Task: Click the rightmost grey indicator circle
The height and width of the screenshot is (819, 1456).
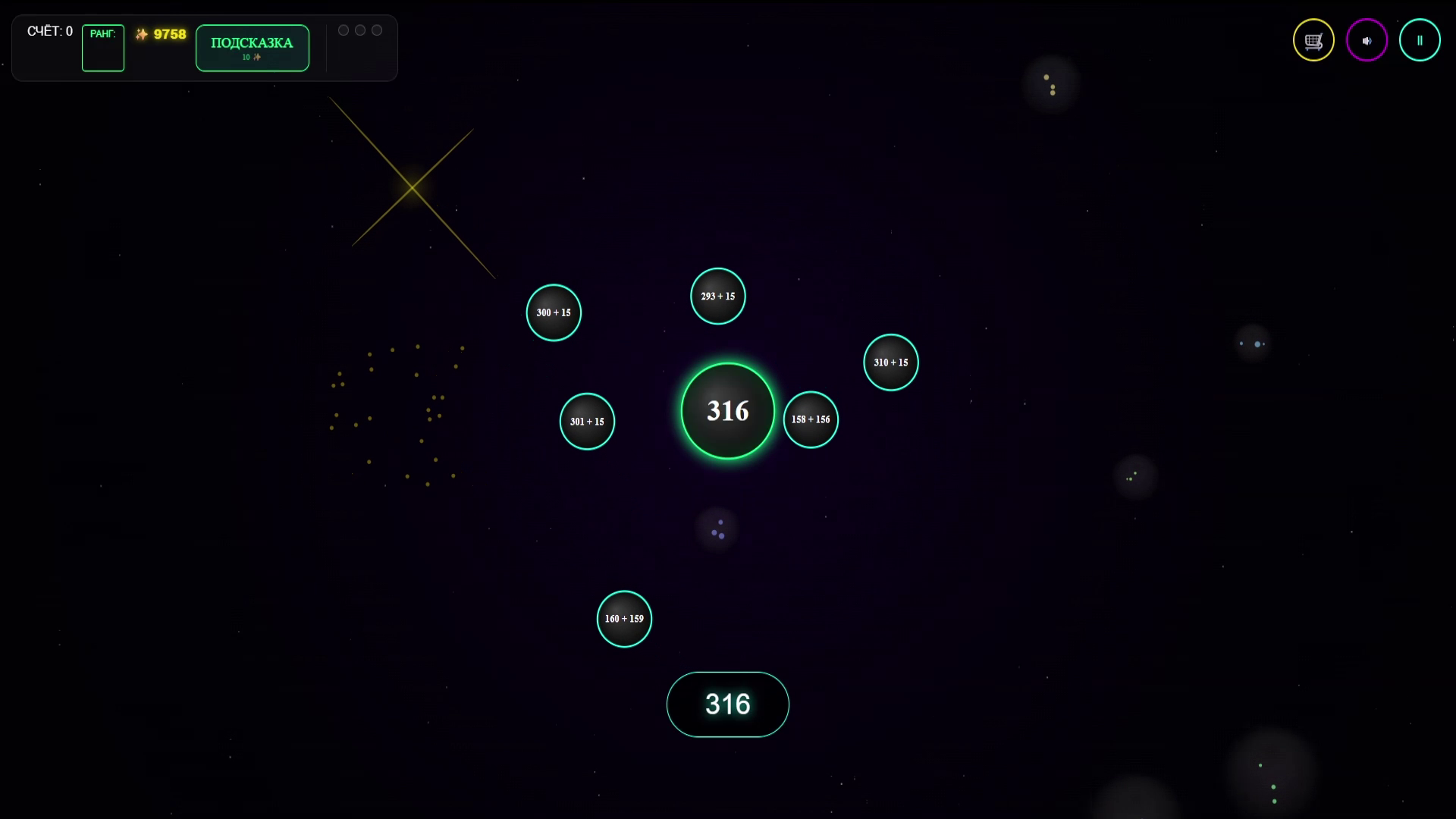Action: 377,30
